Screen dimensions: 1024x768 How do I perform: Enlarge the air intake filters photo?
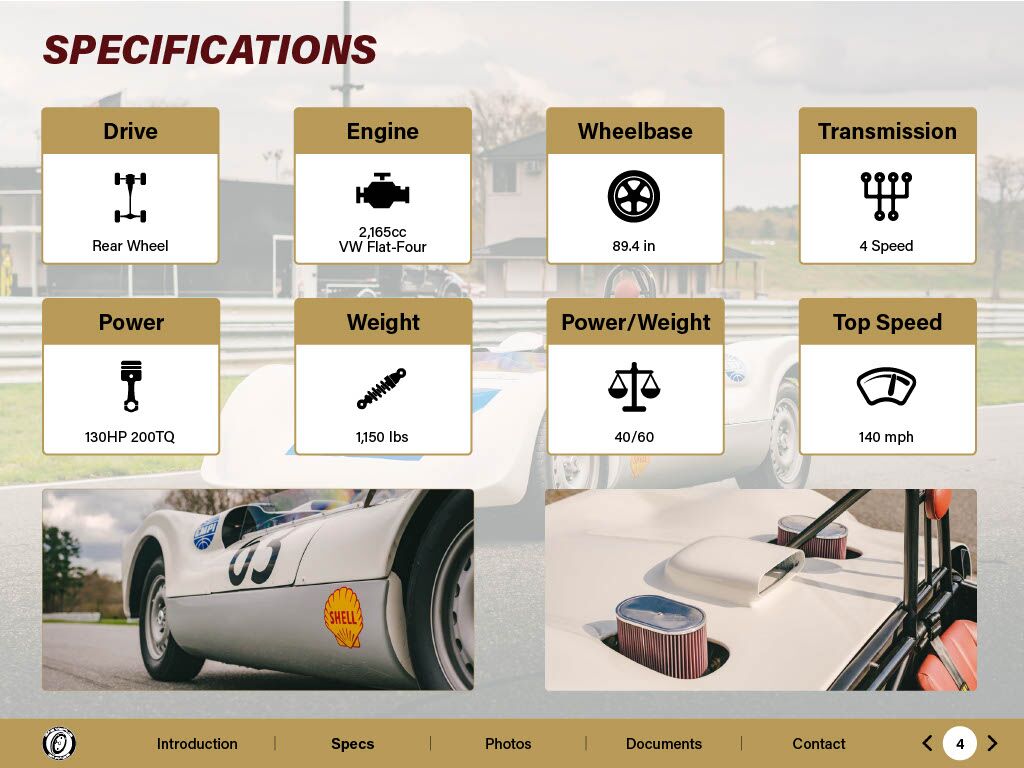point(760,589)
